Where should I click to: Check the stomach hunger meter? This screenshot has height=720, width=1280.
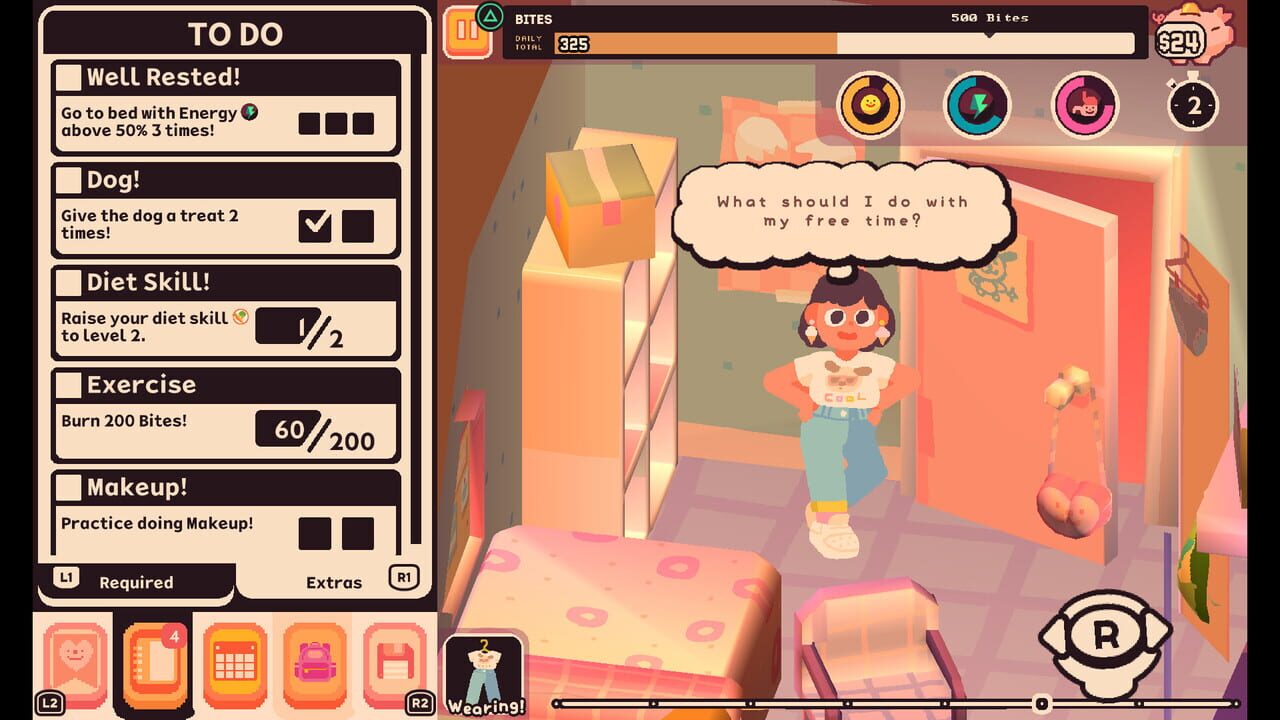point(1088,105)
